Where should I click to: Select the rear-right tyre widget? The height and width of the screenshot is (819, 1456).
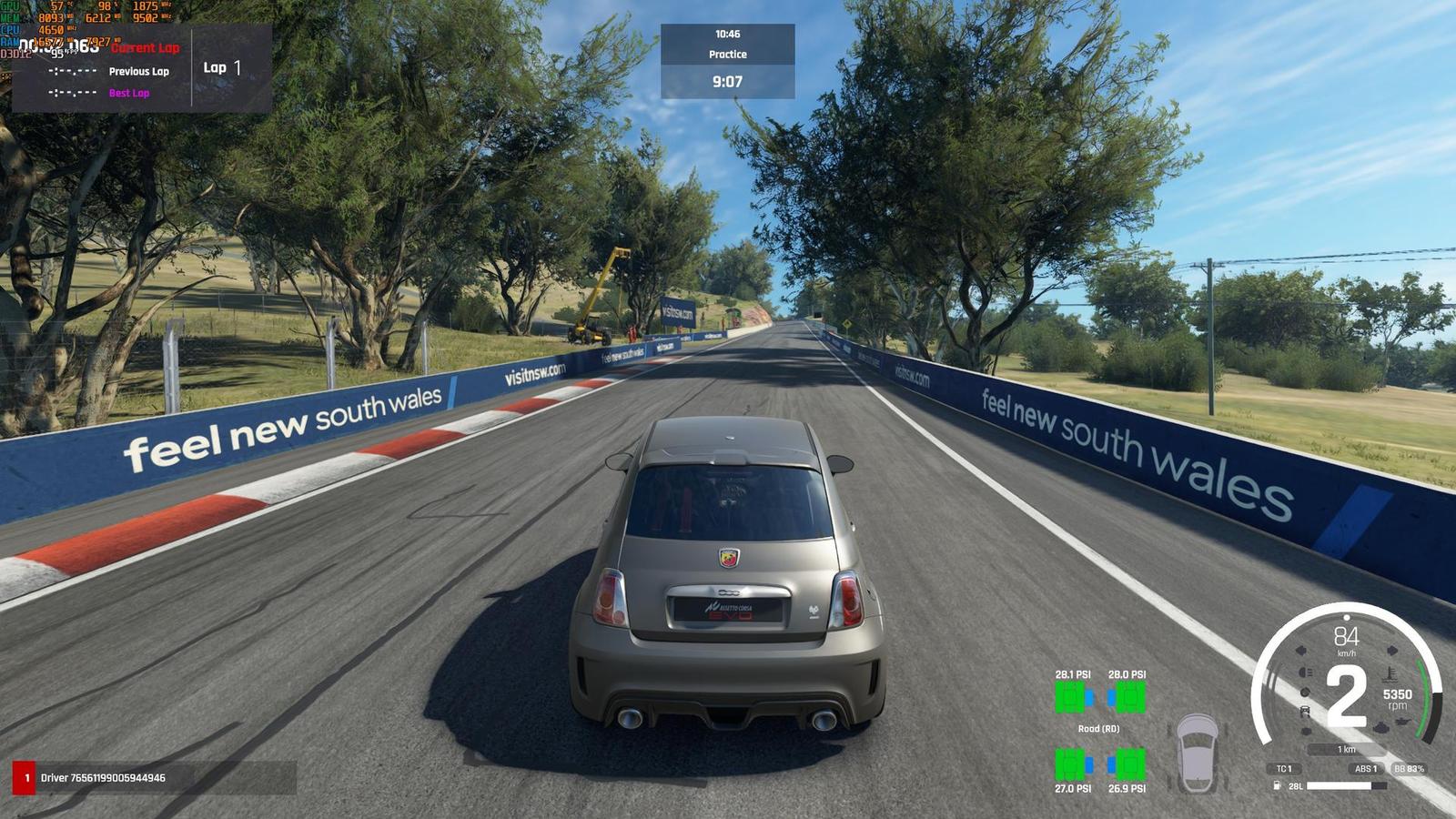tap(1127, 763)
